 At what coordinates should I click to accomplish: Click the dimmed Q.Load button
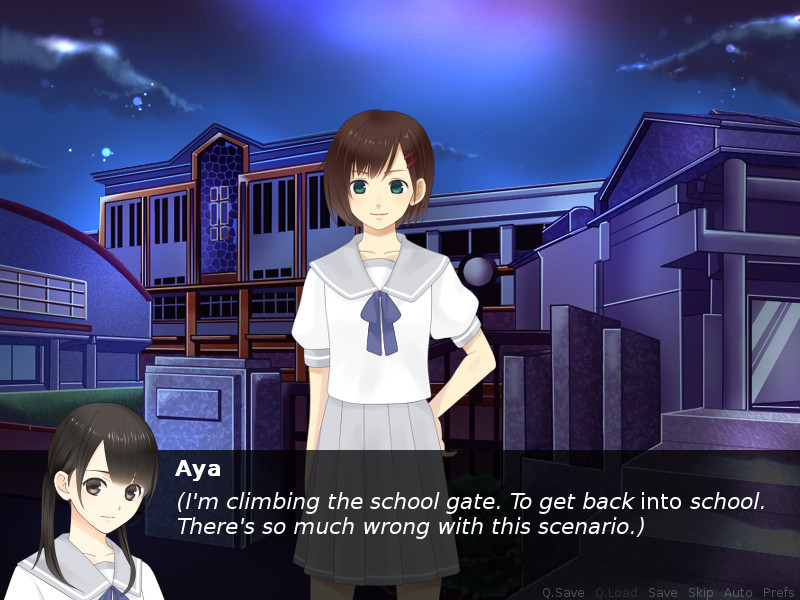tap(616, 592)
